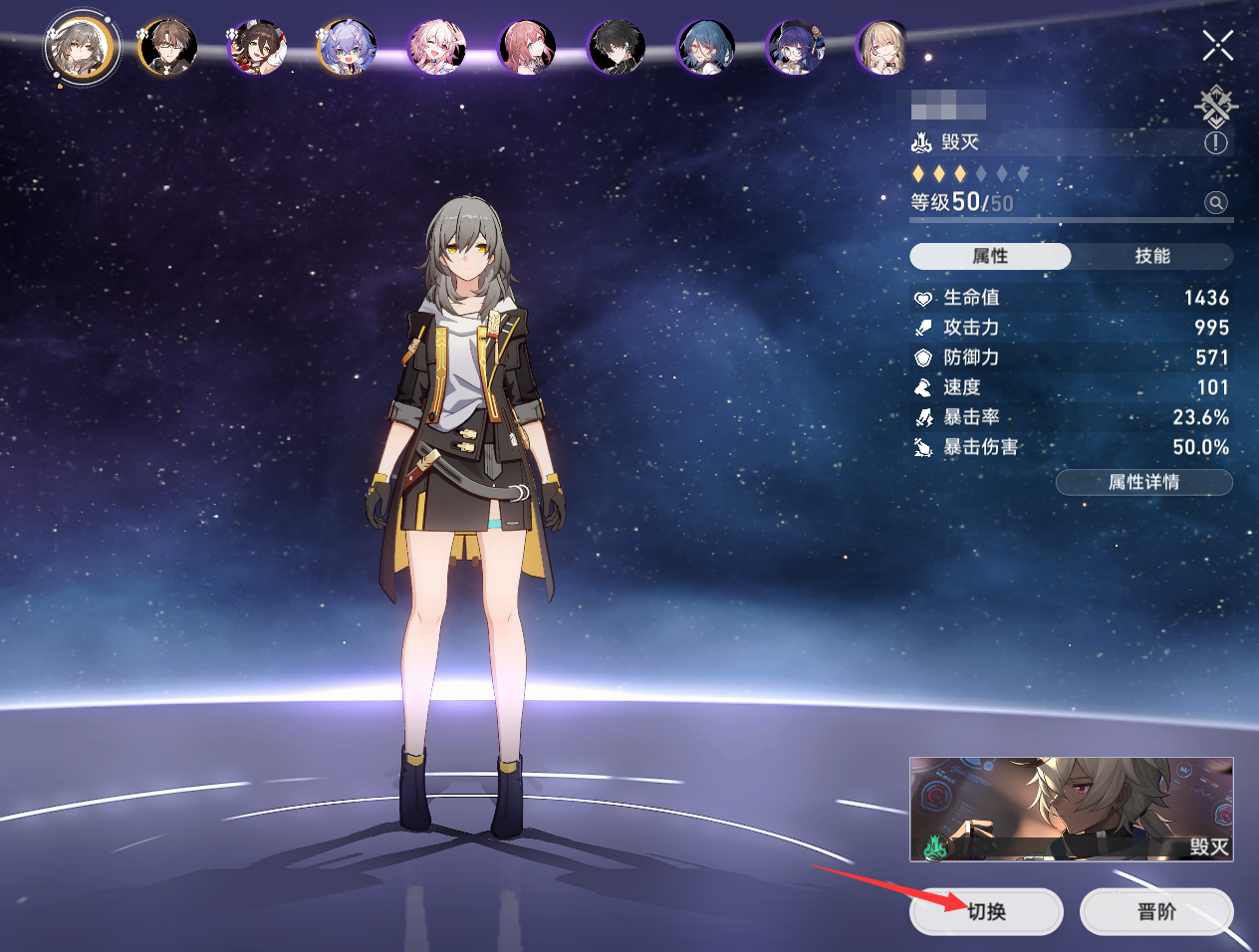Show the 毁灭 path info exclamation icon

pos(1216,142)
